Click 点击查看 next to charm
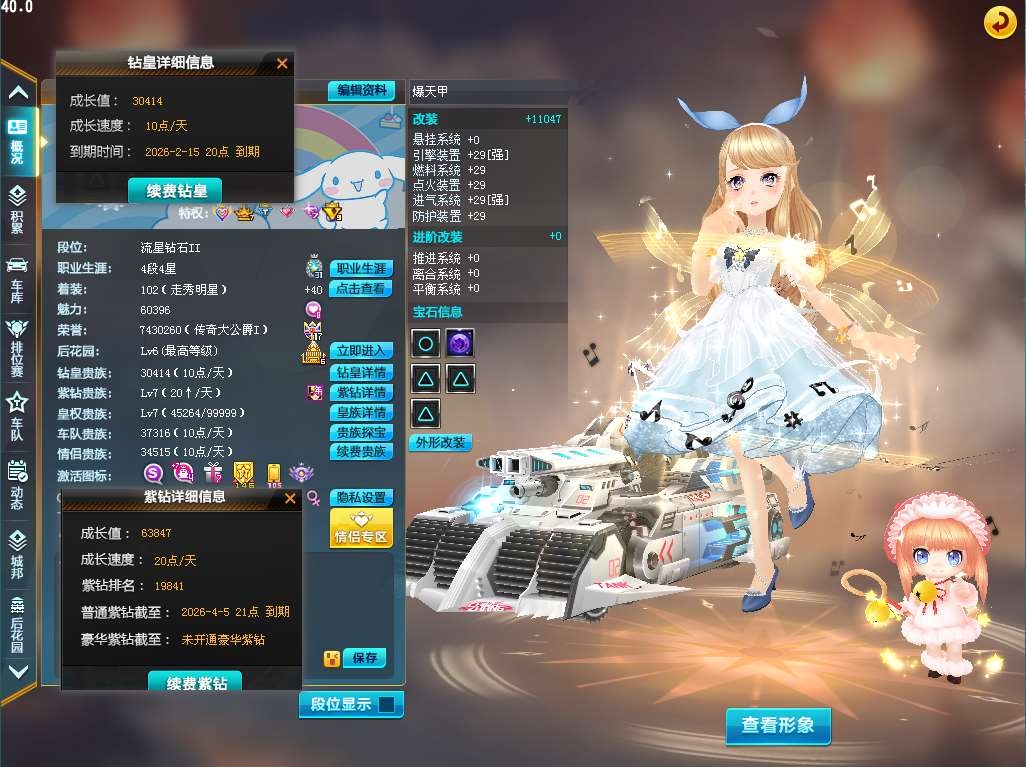Screen dimensions: 1026x767 [361, 289]
